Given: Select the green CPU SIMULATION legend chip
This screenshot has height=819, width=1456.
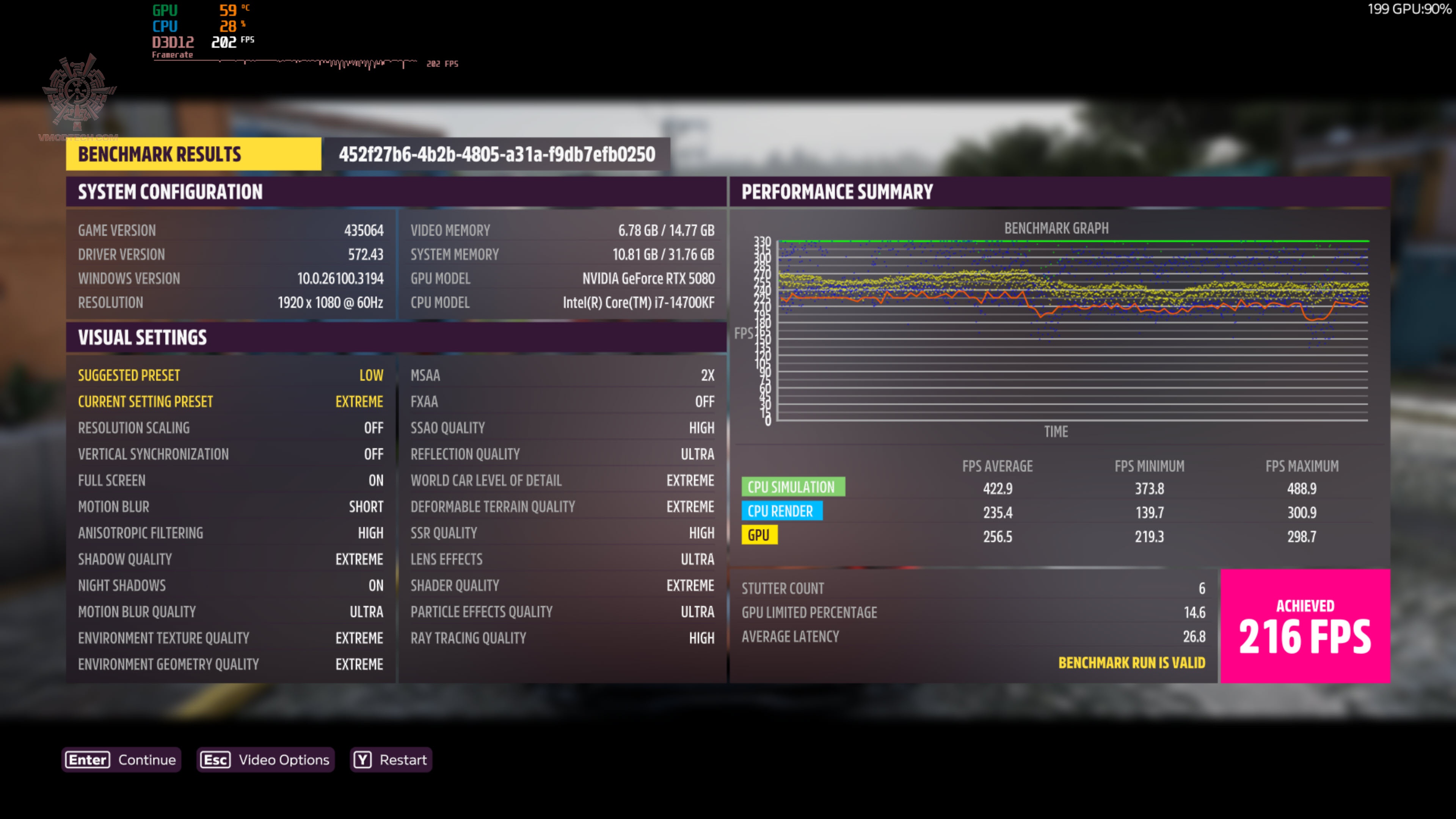Looking at the screenshot, I should click(x=792, y=486).
